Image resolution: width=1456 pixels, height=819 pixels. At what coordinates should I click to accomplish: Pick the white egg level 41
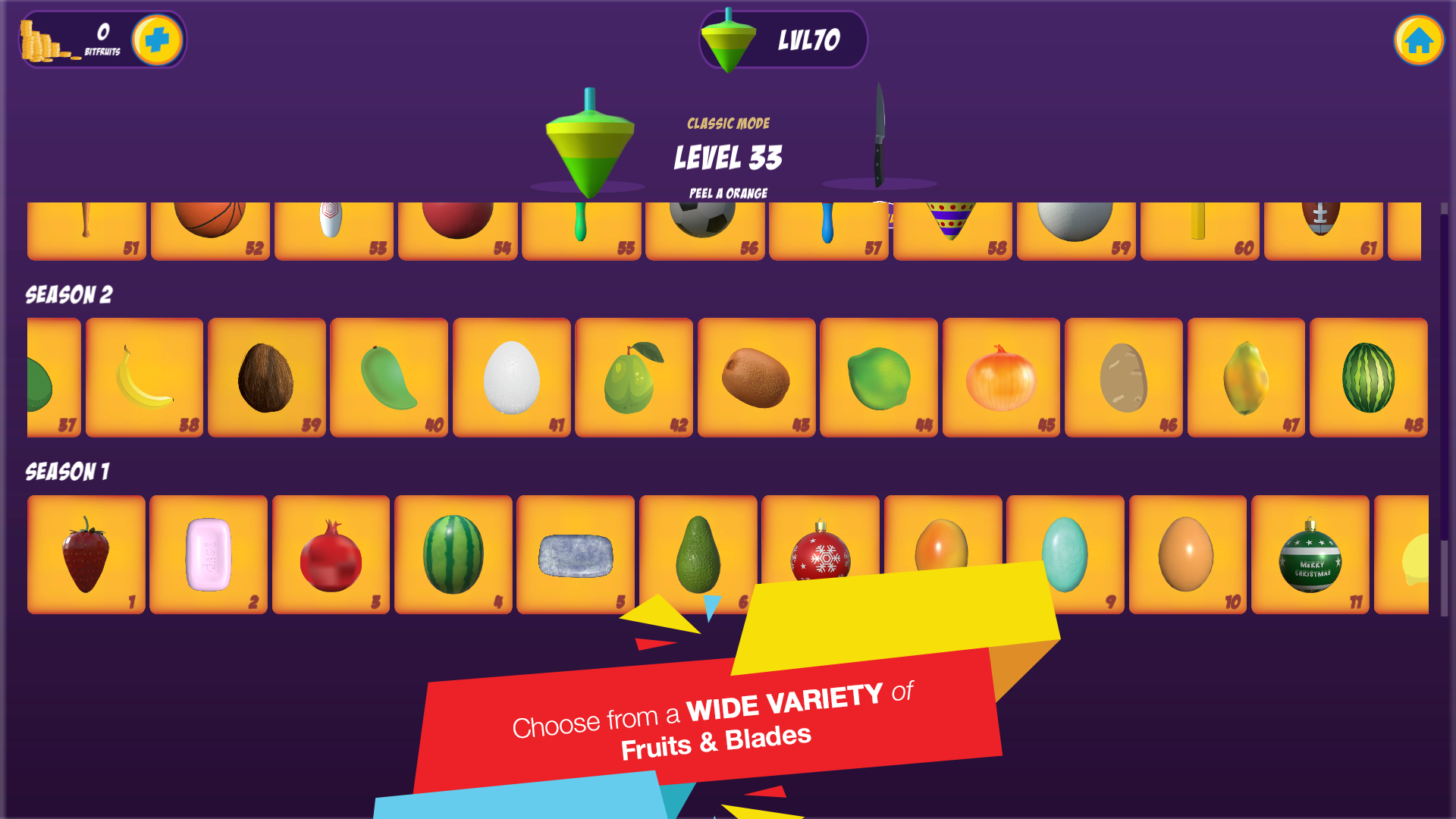[x=512, y=378]
